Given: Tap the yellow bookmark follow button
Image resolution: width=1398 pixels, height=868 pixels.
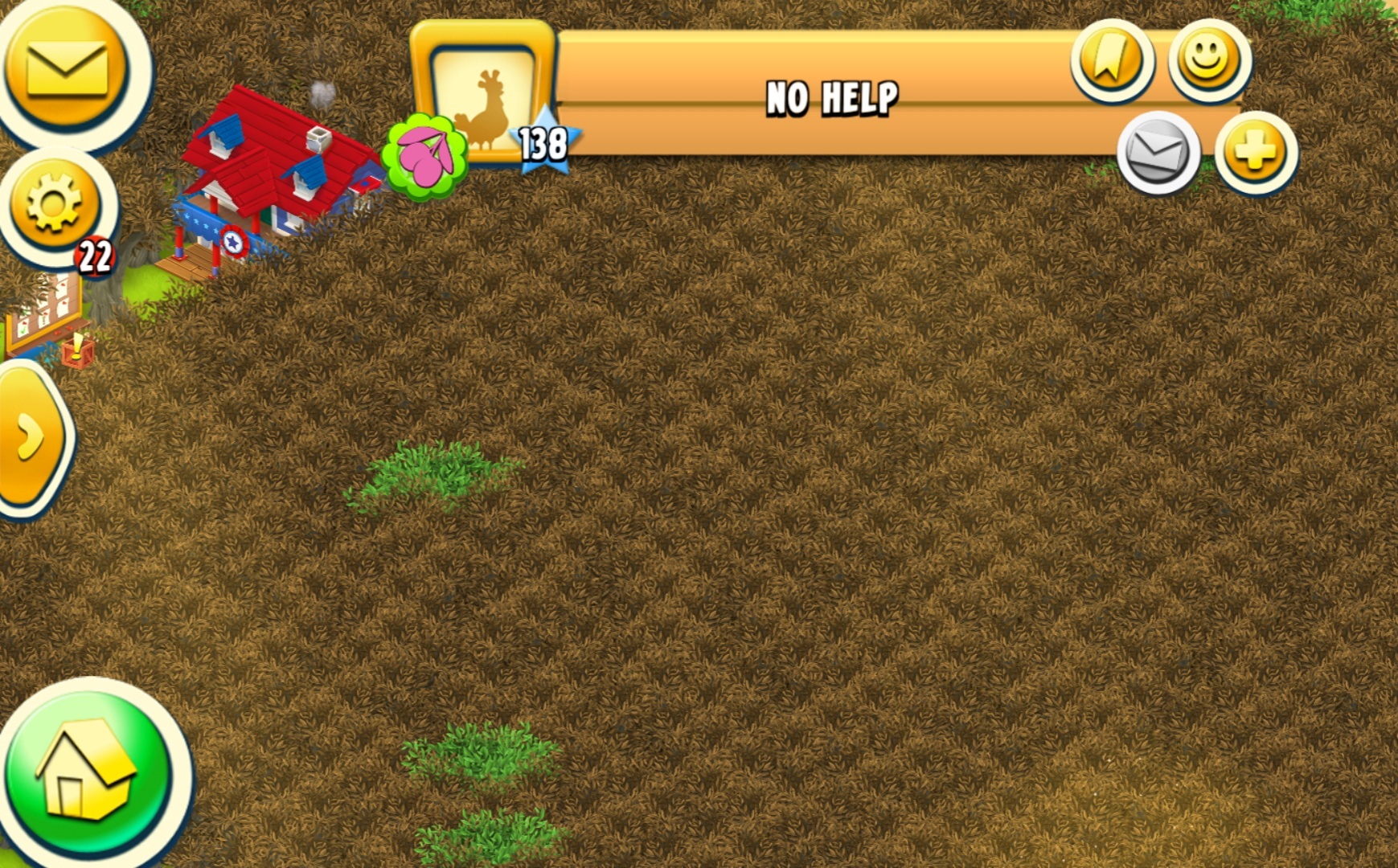Looking at the screenshot, I should pos(1112,60).
